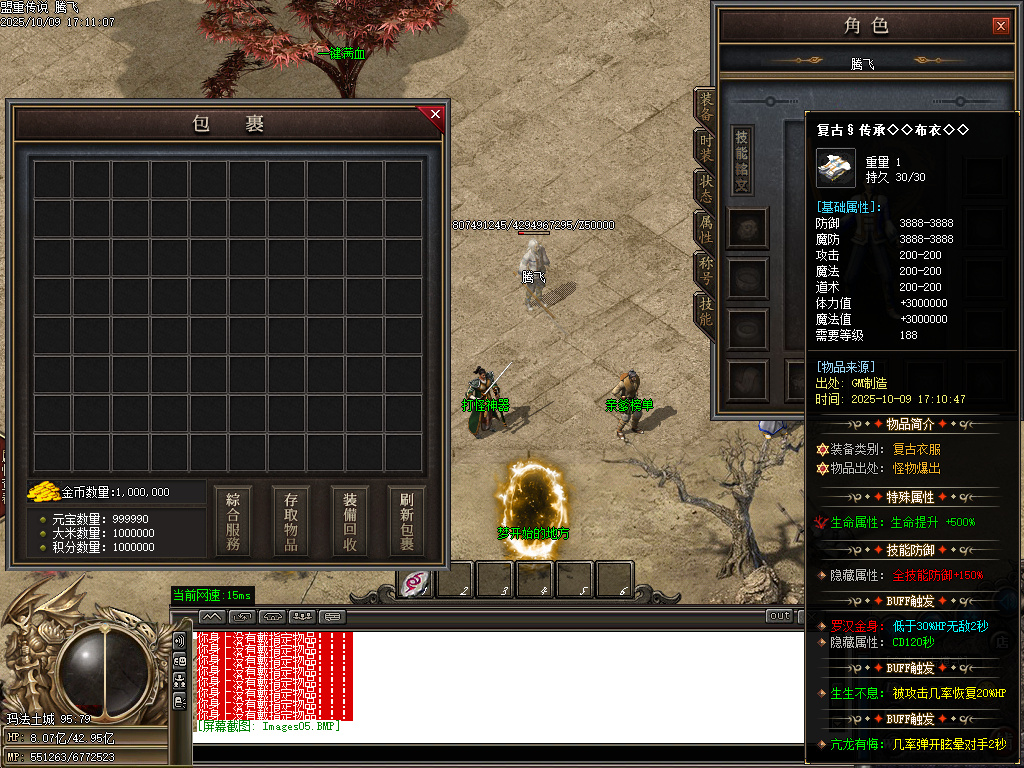Click the keyboard icon on chat toolbar

click(x=332, y=616)
